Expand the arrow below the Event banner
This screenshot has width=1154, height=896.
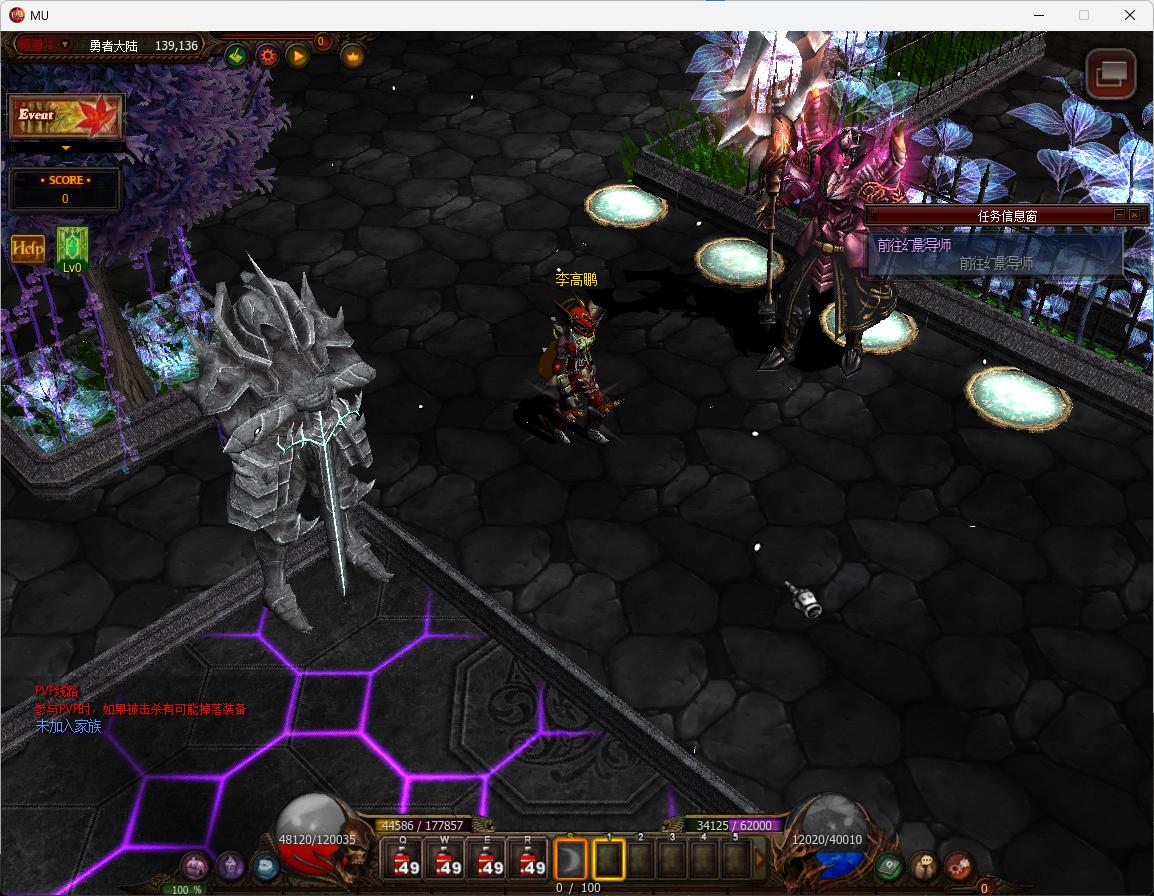pyautogui.click(x=66, y=148)
